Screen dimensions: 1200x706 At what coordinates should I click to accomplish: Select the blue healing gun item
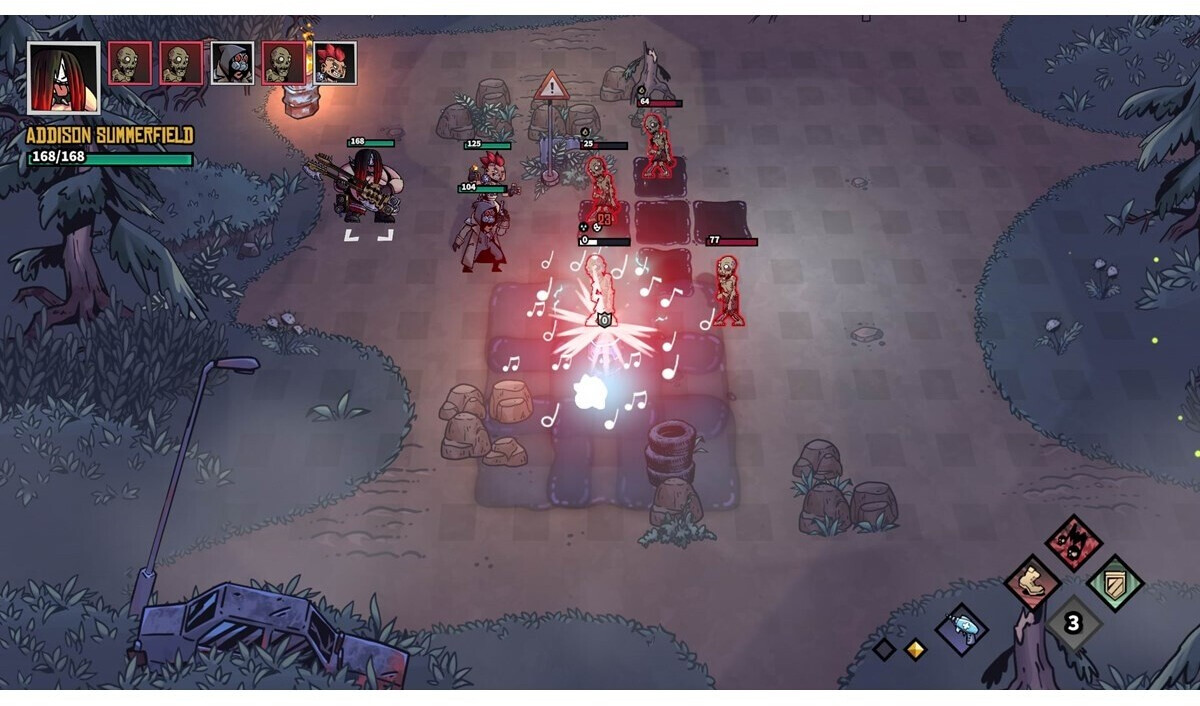(x=962, y=630)
